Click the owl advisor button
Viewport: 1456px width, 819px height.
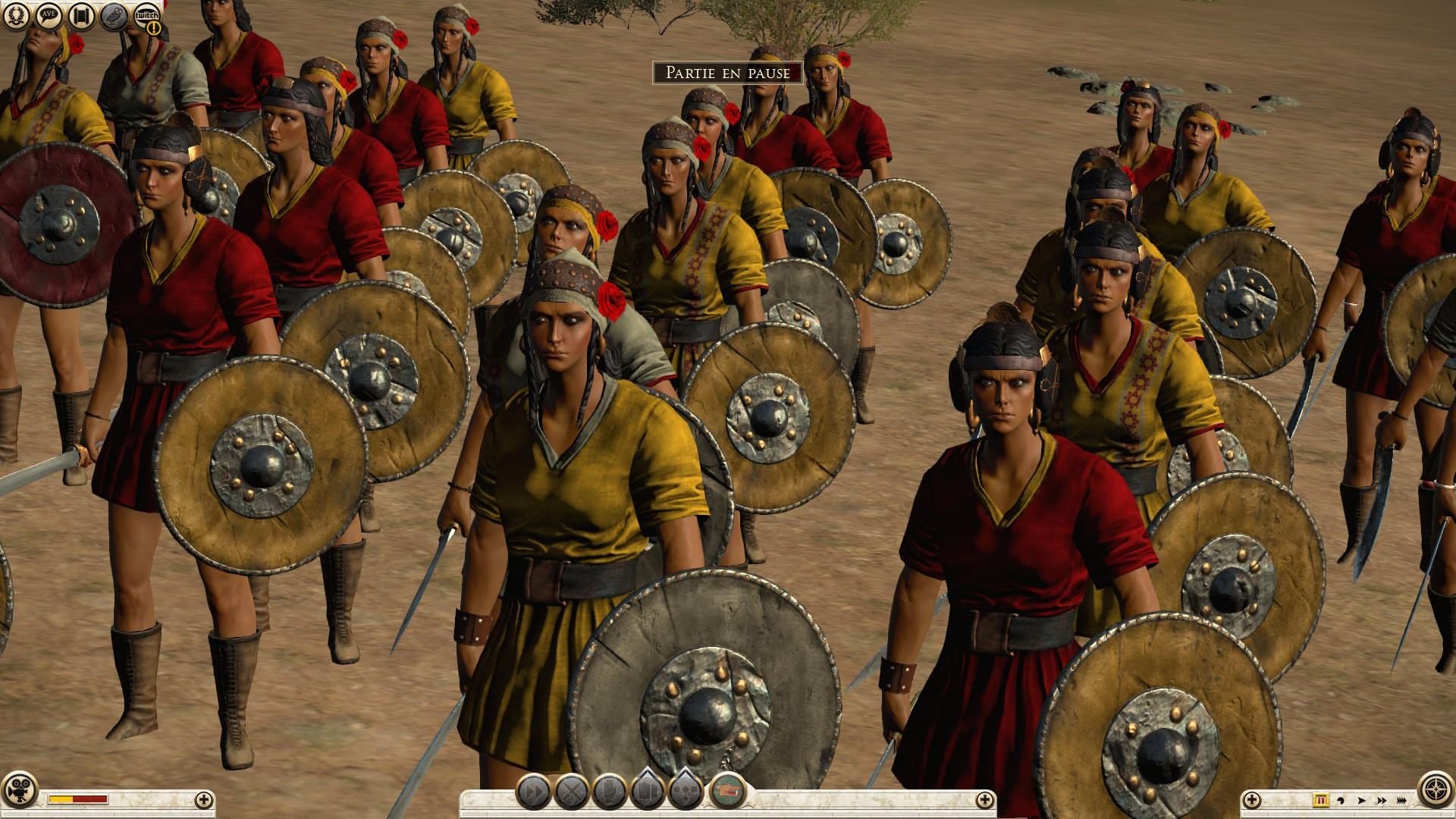114,16
